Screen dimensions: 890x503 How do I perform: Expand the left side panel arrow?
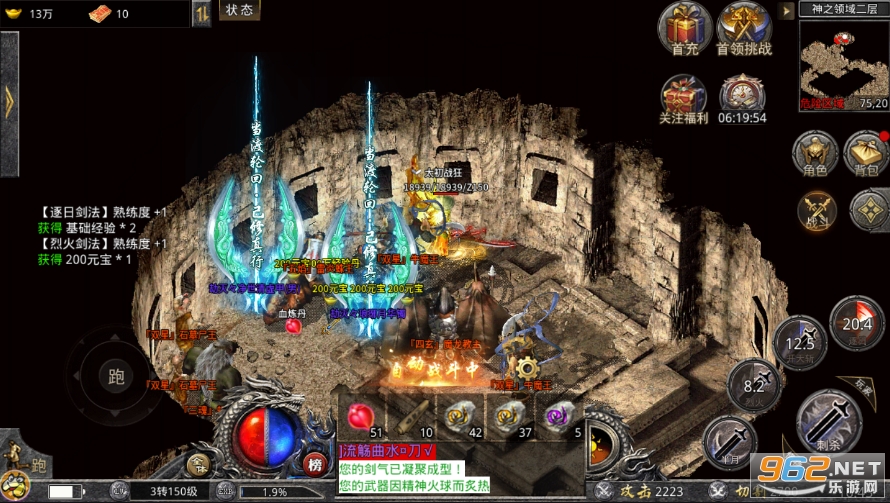[9, 100]
